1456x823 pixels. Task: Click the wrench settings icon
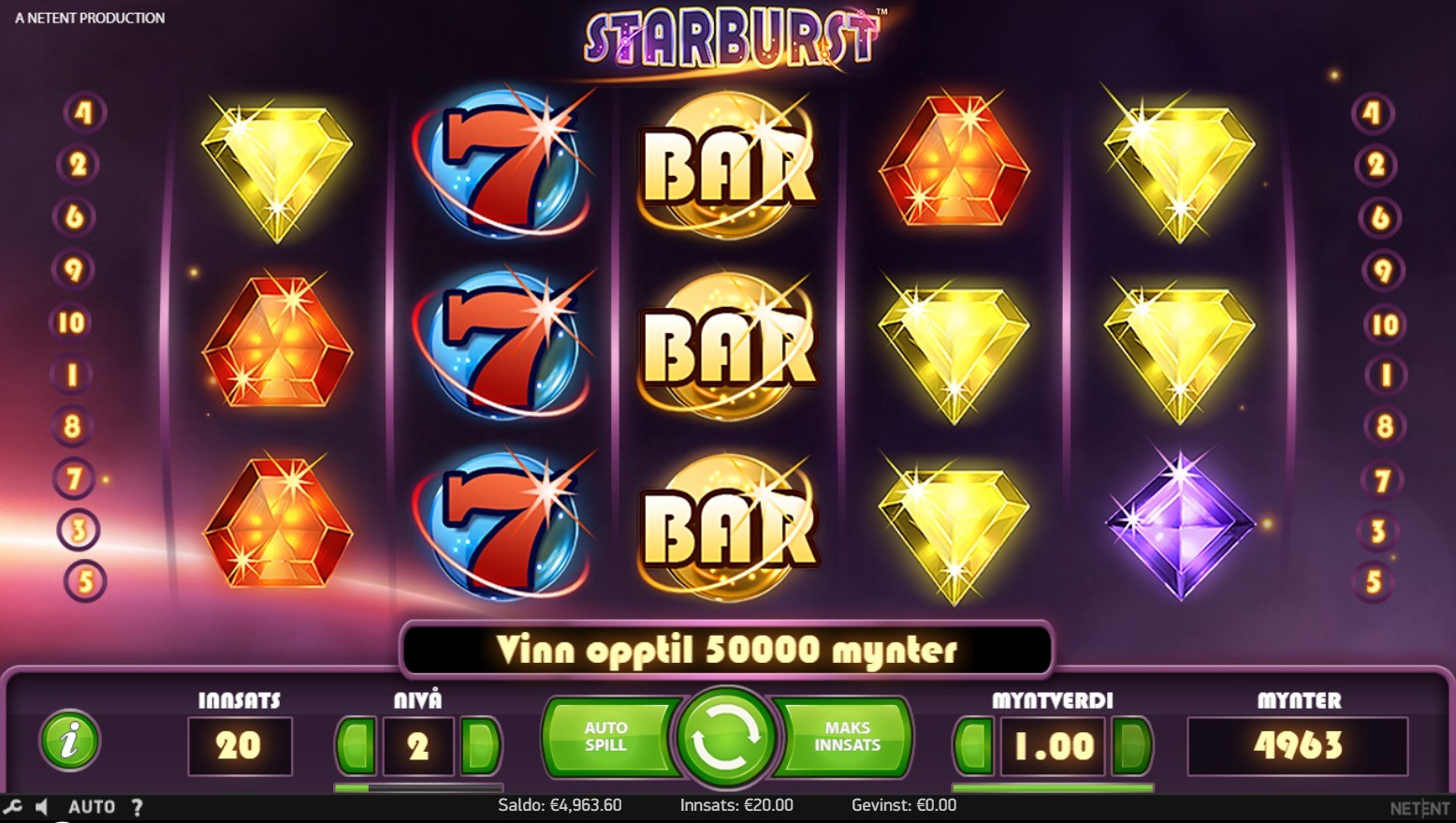tap(14, 806)
